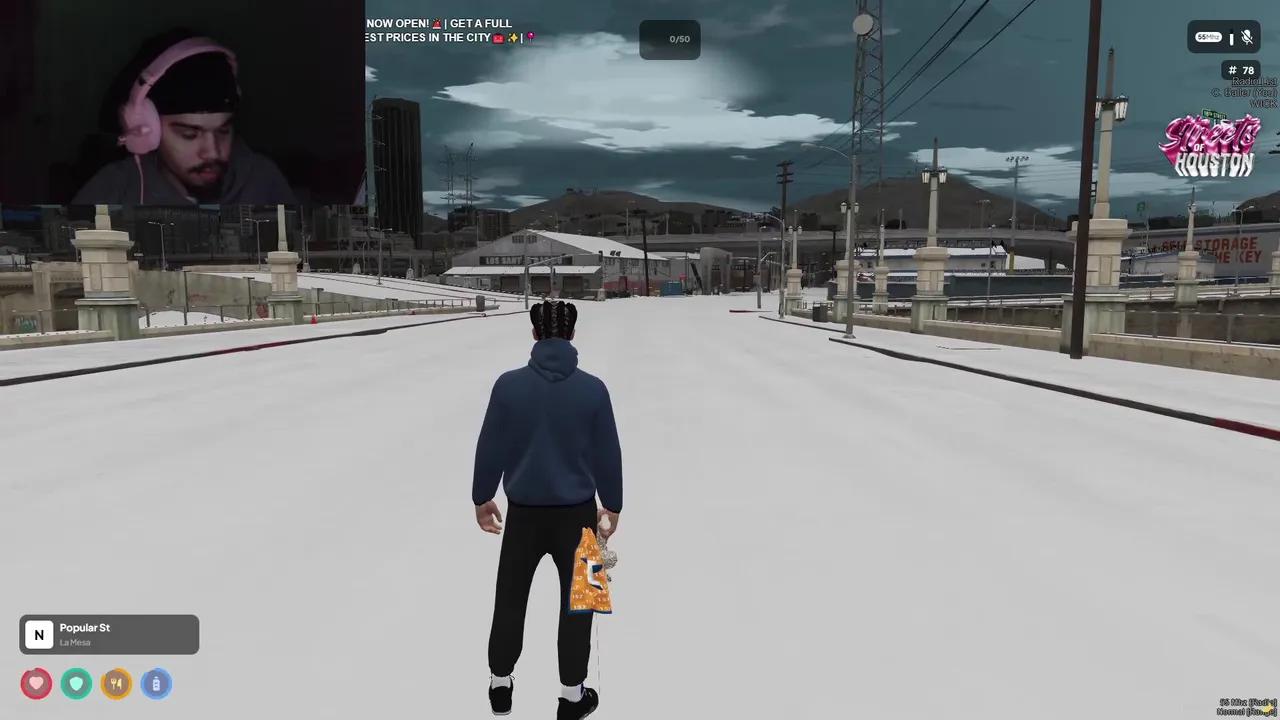This screenshot has width=1280, height=720.
Task: Click the 0/50 progress bar
Action: coord(669,38)
